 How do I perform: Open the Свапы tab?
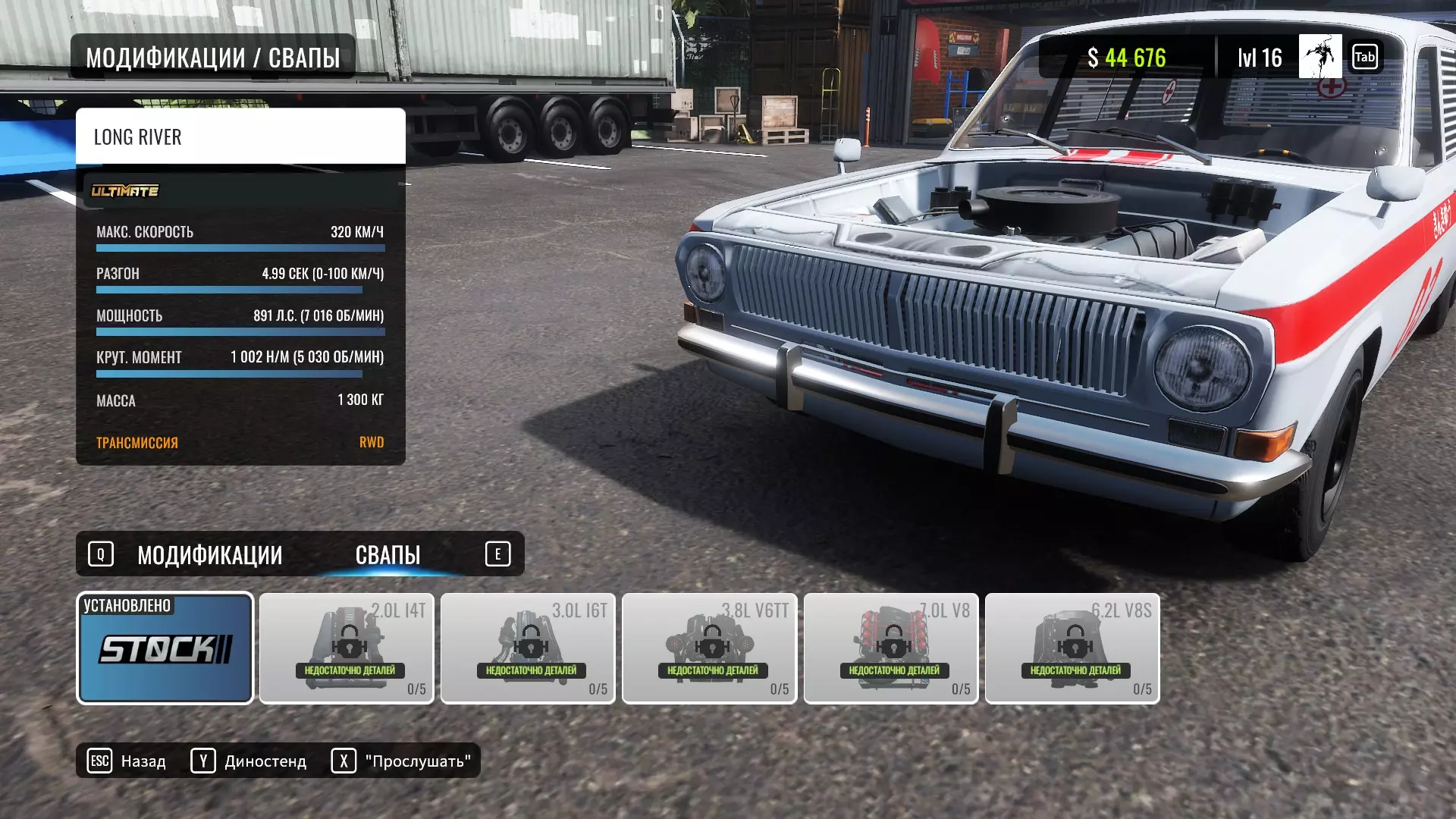[388, 555]
